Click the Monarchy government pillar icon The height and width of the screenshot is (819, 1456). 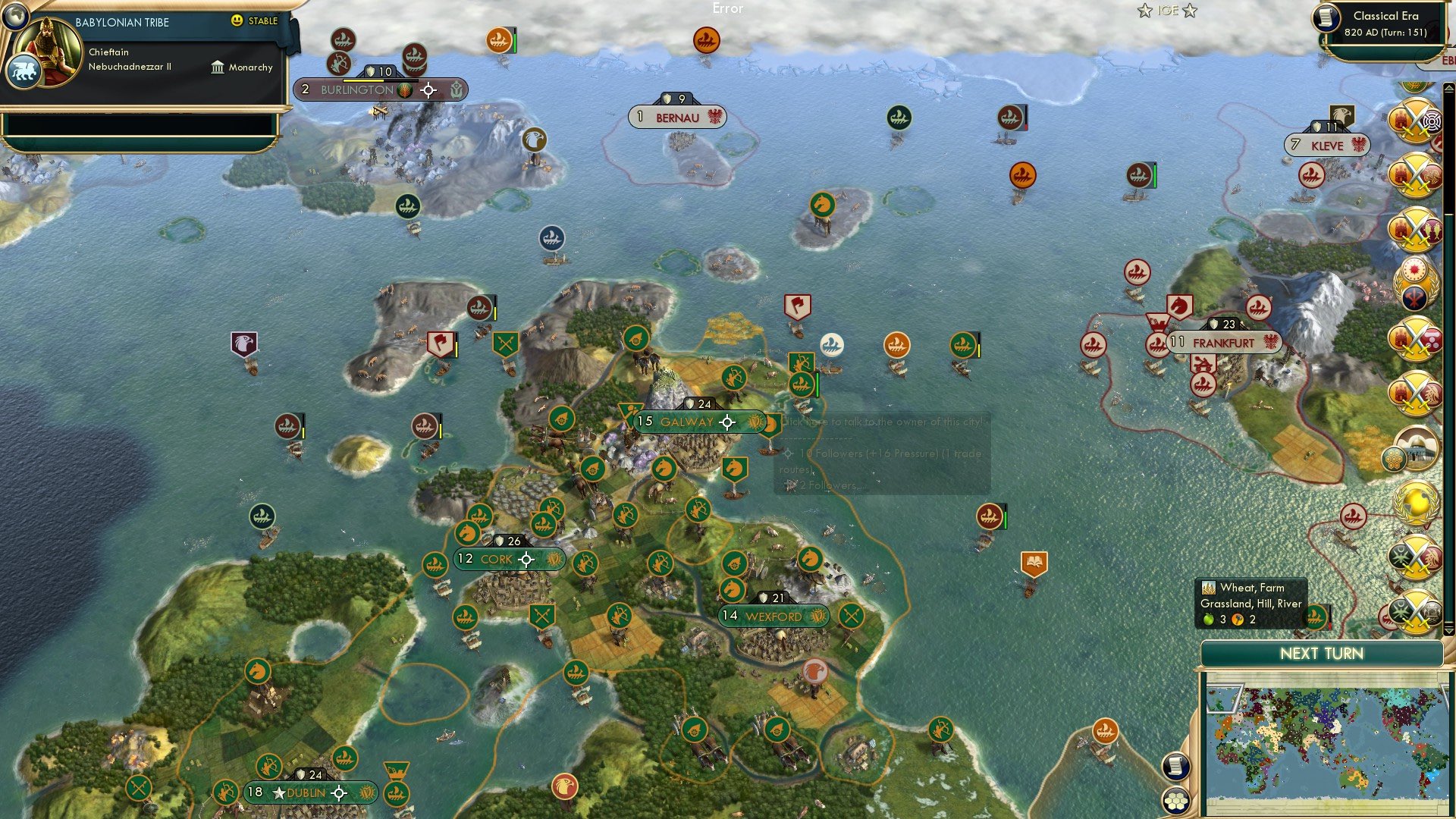(x=218, y=67)
